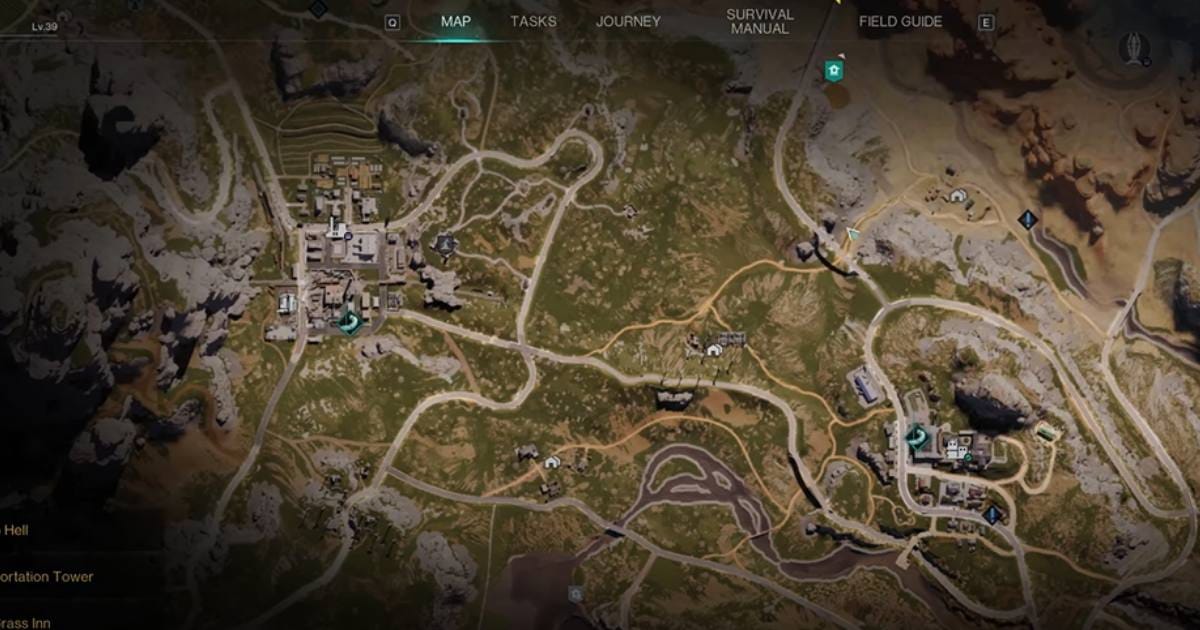
Task: Select the white house marker above the river
Action: tap(553, 461)
